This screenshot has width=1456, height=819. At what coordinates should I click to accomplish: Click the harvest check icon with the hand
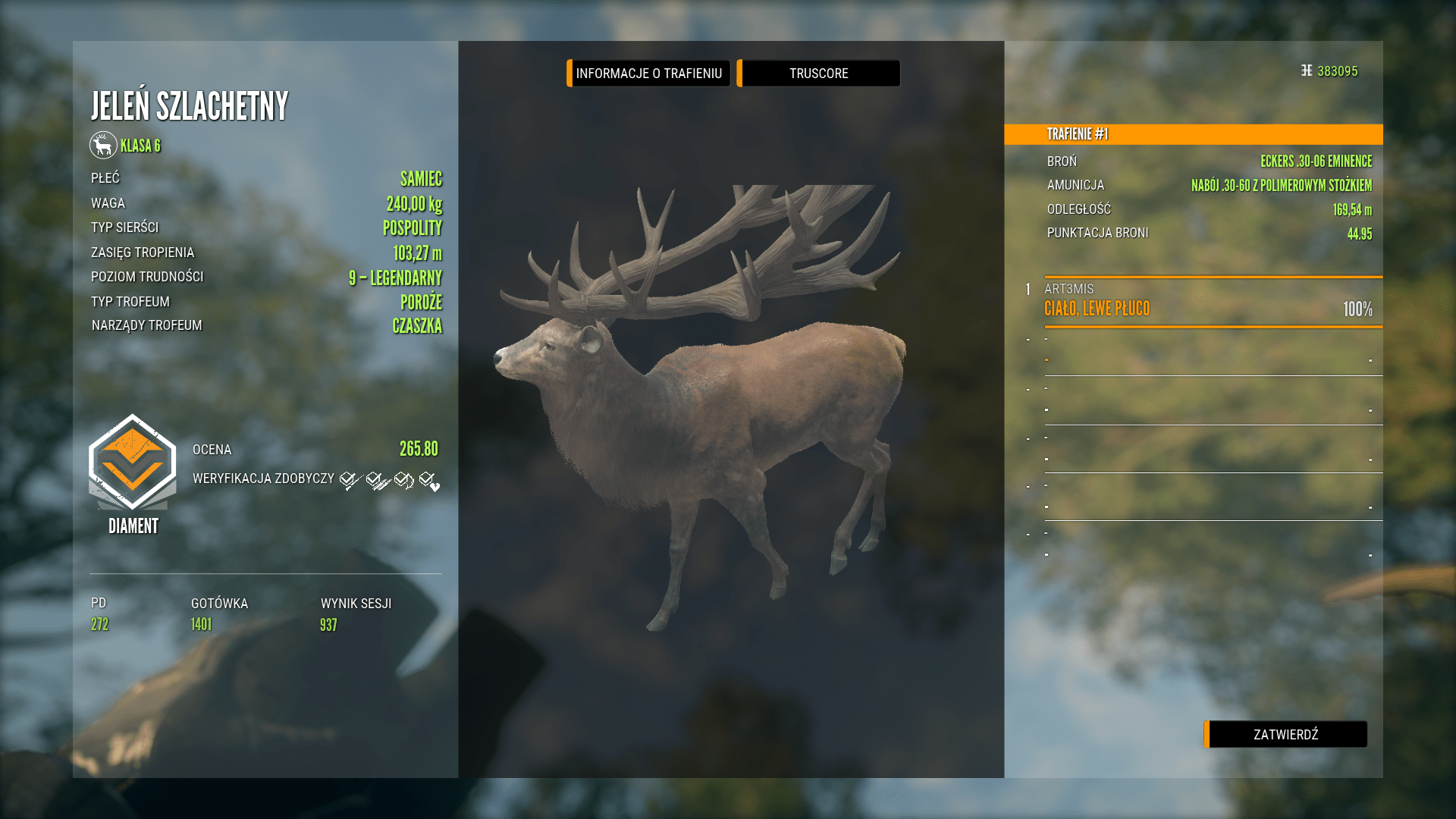[373, 480]
